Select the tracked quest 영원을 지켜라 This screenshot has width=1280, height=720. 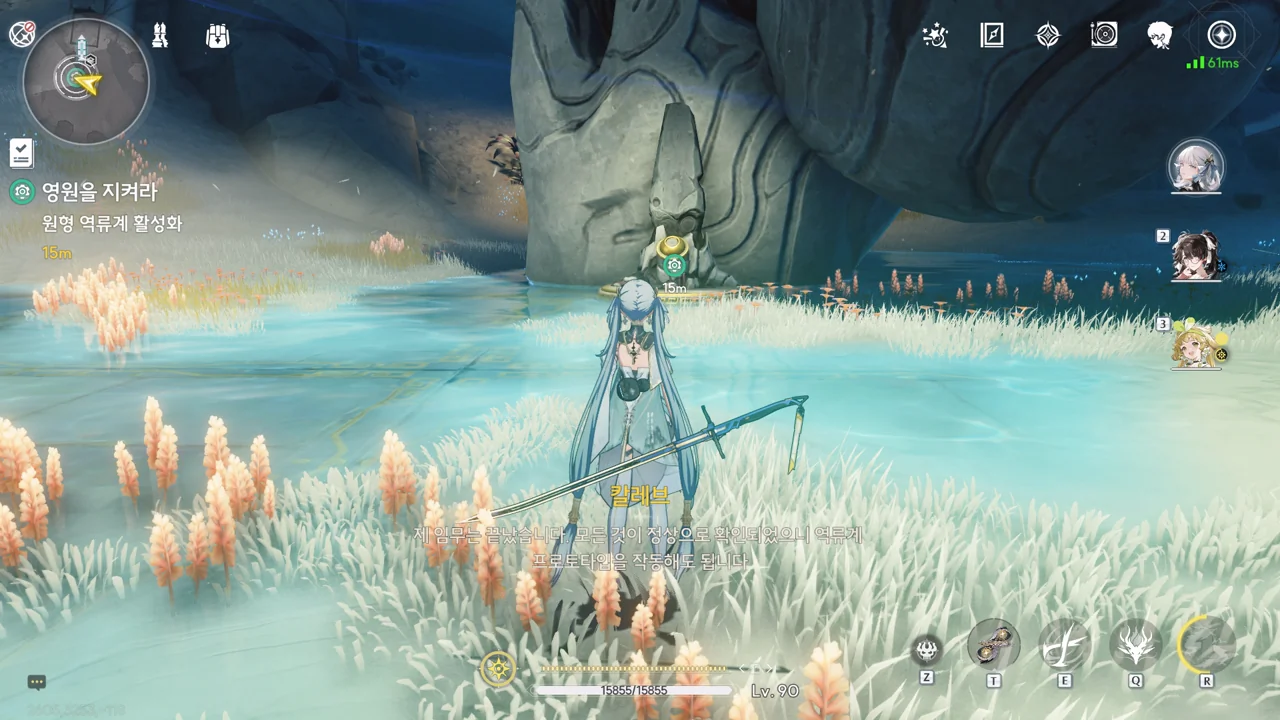pyautogui.click(x=99, y=191)
